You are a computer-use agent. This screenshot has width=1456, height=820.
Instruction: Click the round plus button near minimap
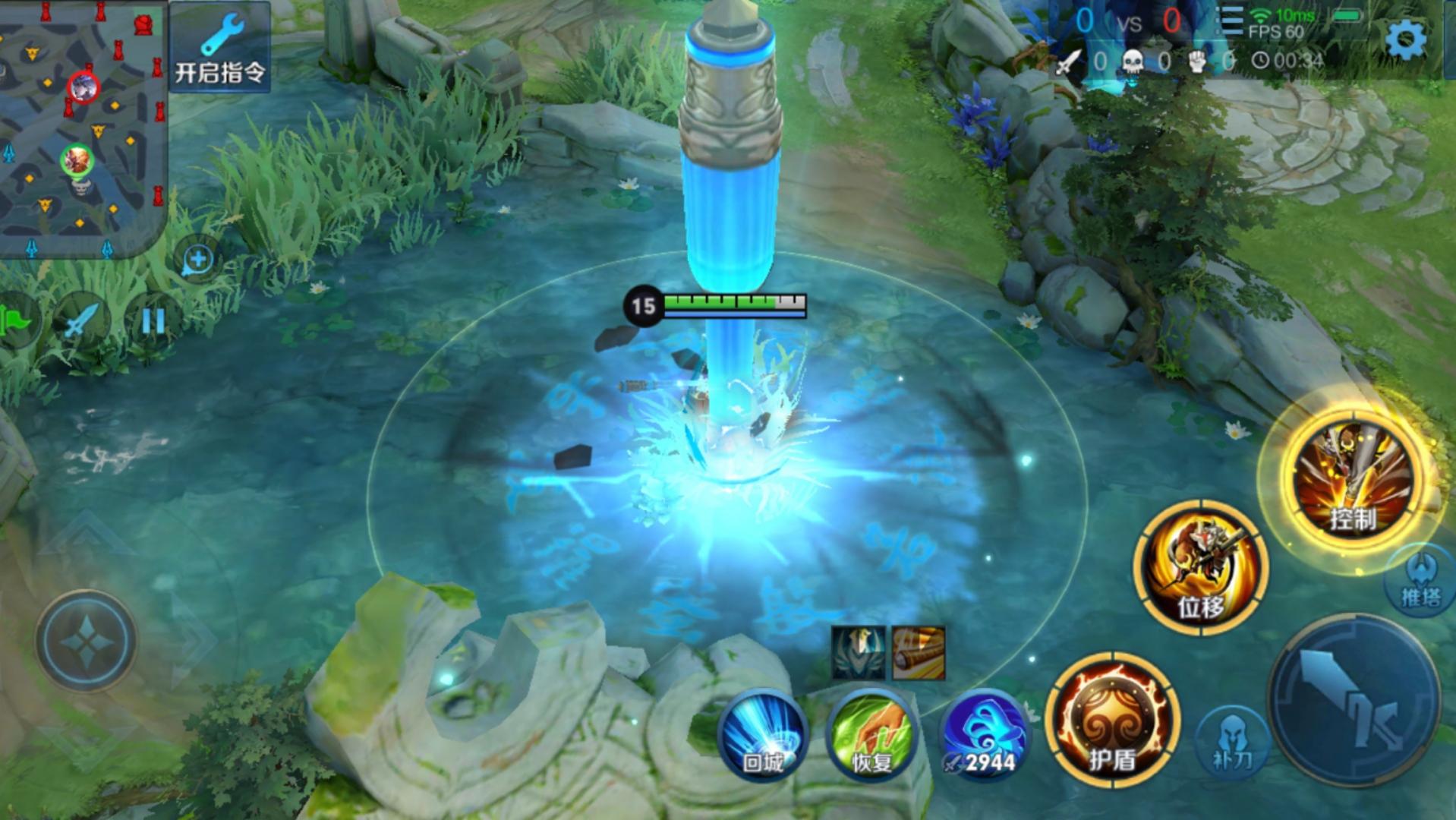coord(198,260)
